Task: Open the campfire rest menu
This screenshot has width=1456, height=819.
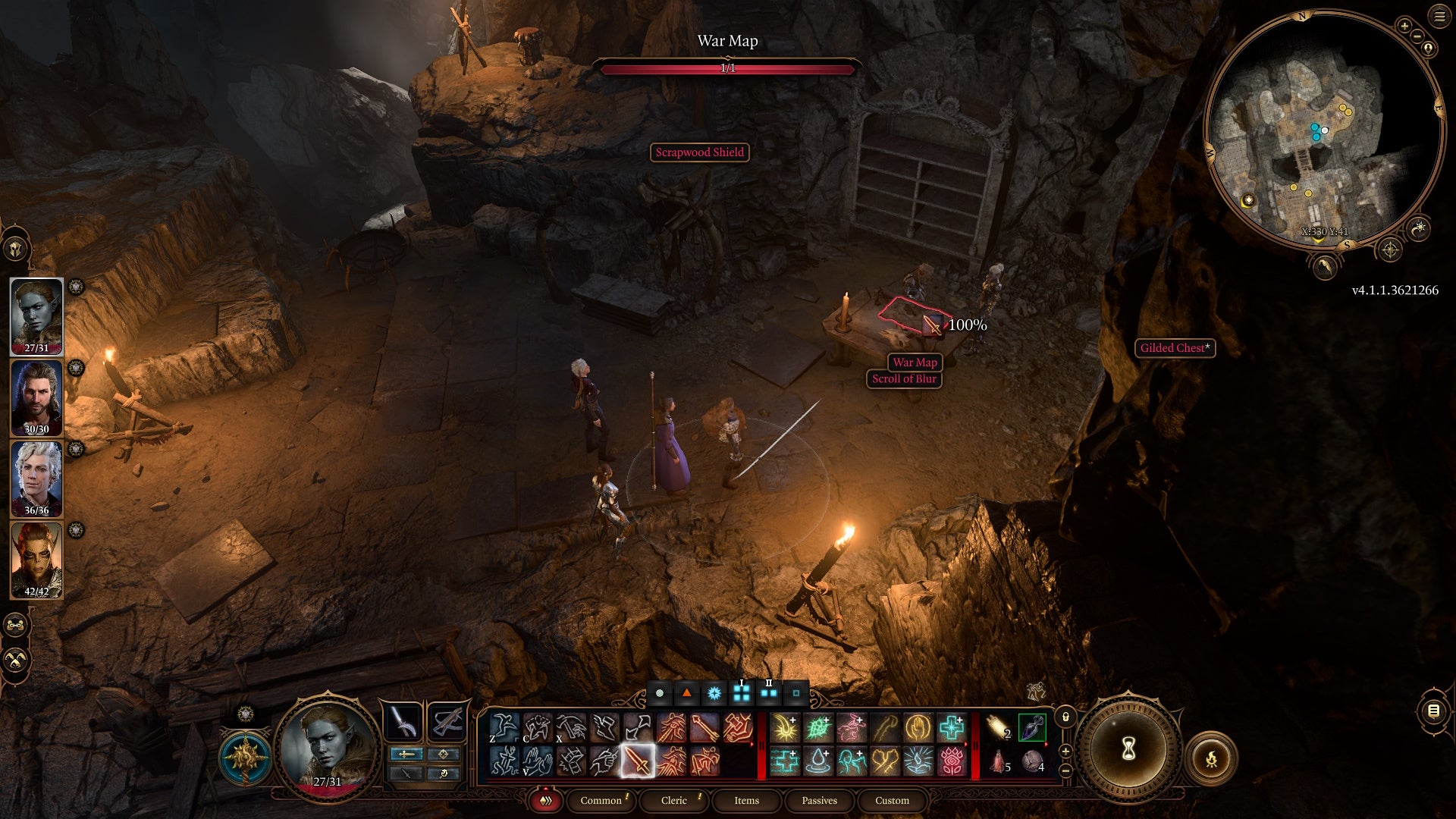Action: [1211, 758]
